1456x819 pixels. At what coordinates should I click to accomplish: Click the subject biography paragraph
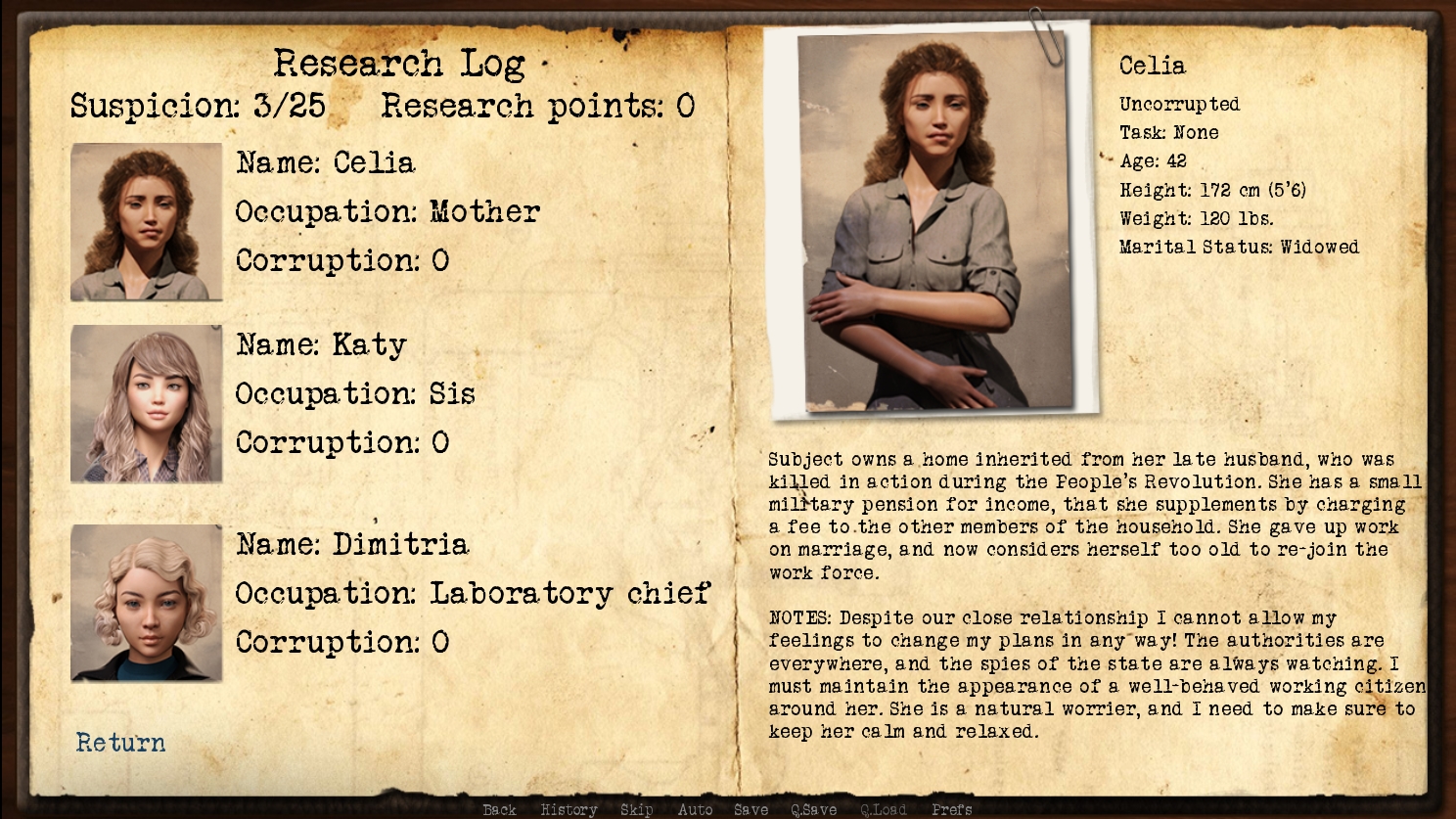(1086, 517)
